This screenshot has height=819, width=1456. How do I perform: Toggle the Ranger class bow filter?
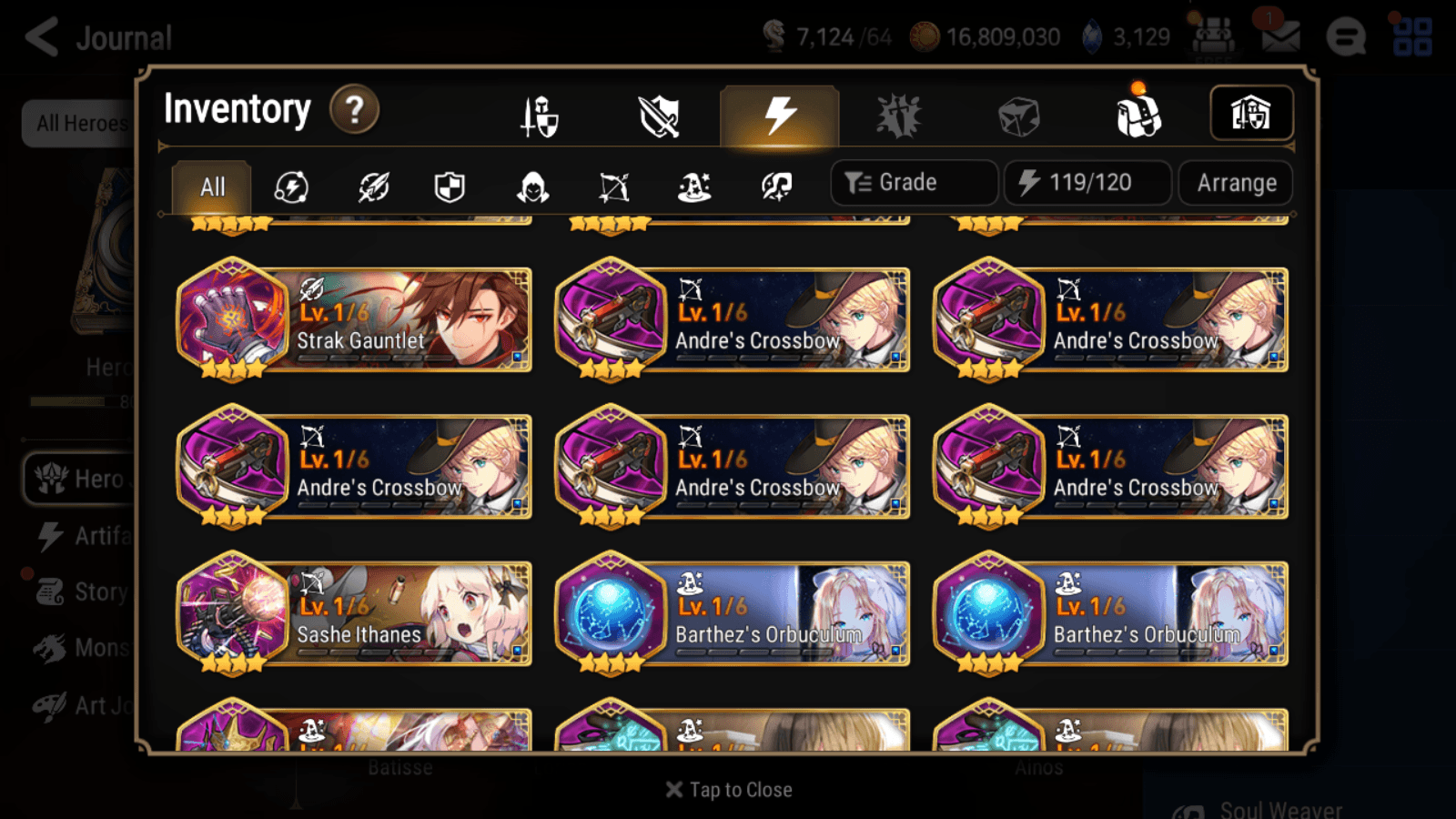tap(614, 187)
